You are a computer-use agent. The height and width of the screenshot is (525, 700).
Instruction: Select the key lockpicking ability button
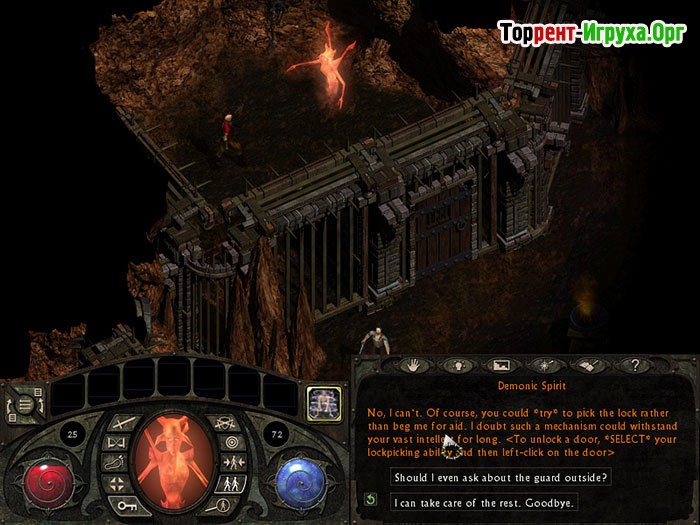(126, 507)
